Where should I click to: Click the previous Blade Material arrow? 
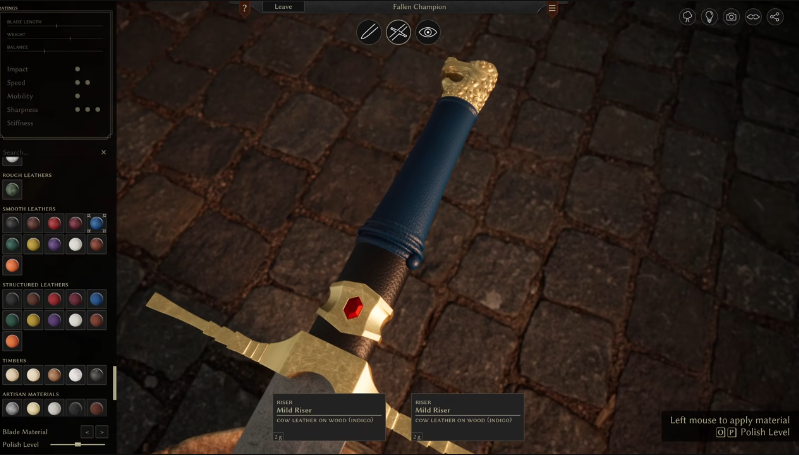[x=86, y=431]
